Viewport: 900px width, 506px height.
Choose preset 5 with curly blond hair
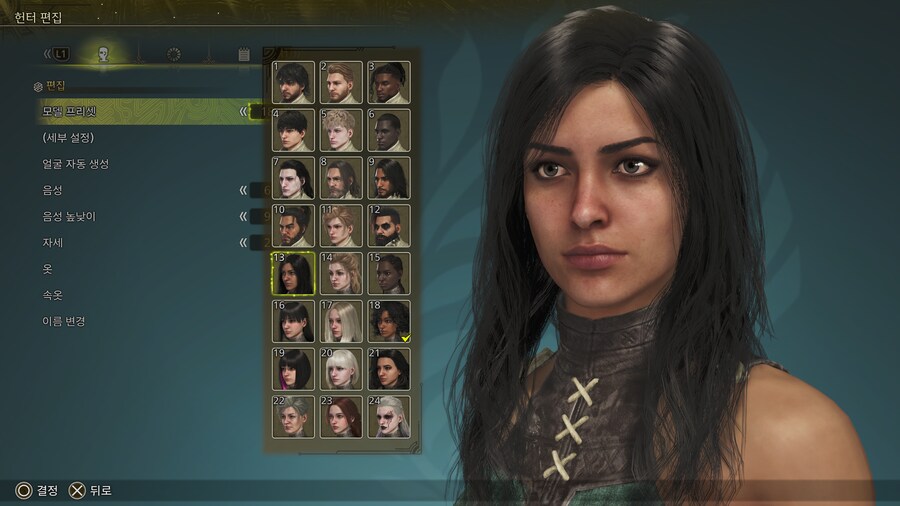point(341,130)
